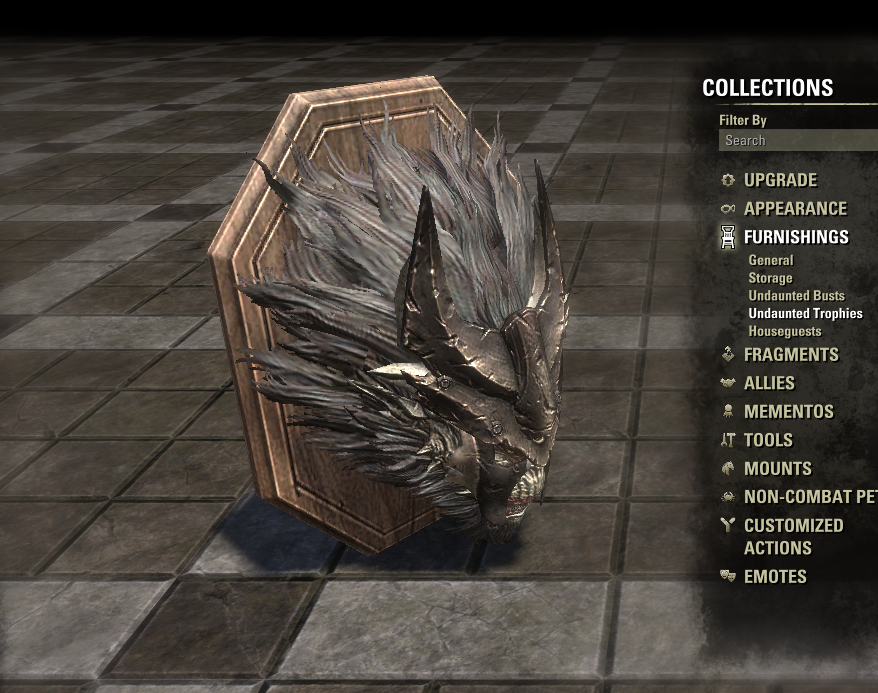The height and width of the screenshot is (693, 878).
Task: Choose the Storage subcategory
Action: (770, 278)
